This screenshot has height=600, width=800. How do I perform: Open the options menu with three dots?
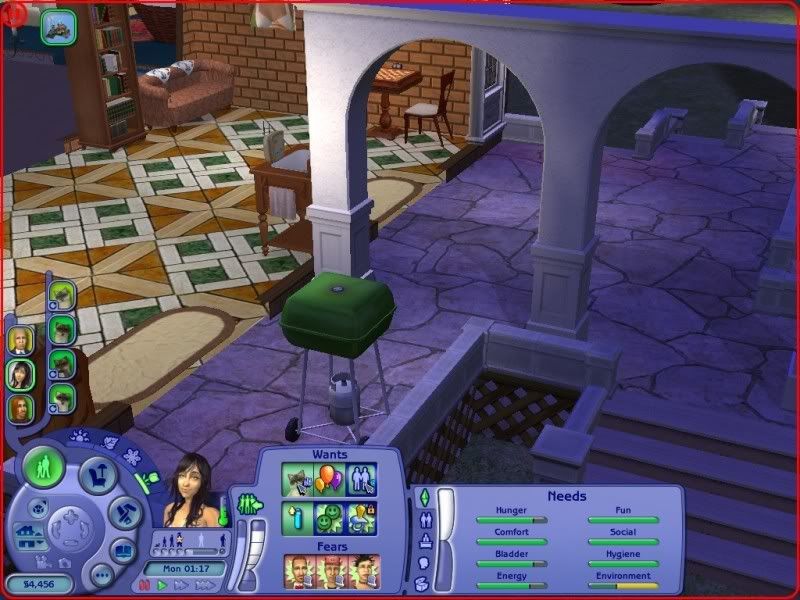101,575
